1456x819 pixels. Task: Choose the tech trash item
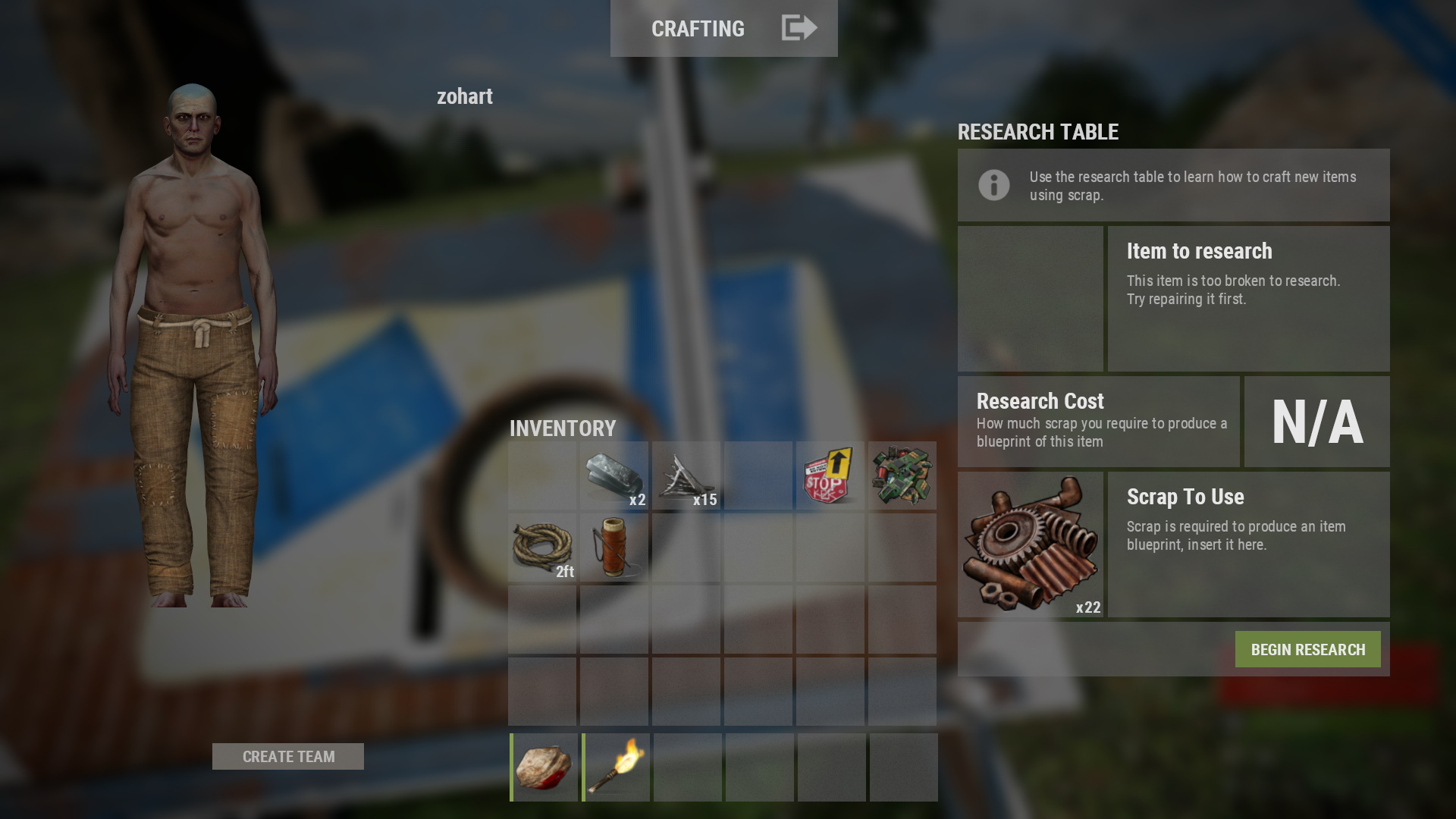[x=902, y=476]
